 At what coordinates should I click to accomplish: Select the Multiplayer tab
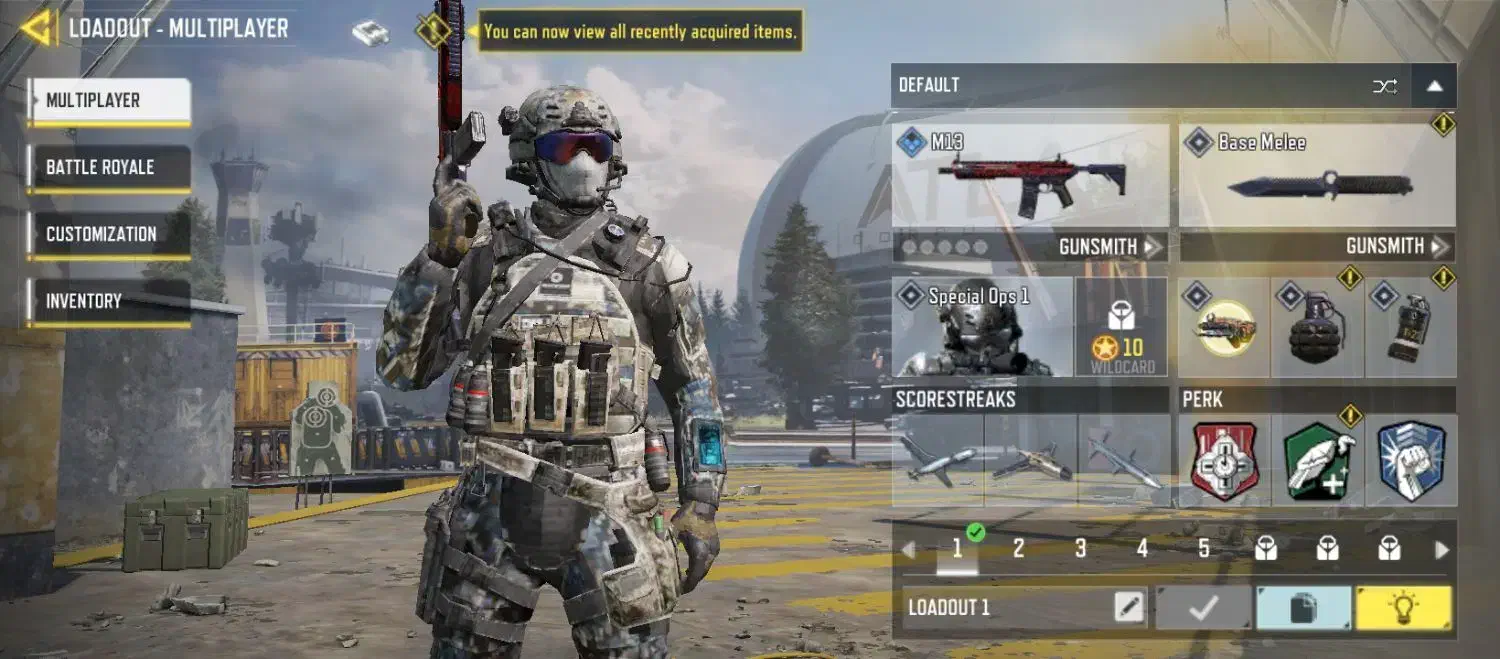(x=109, y=101)
